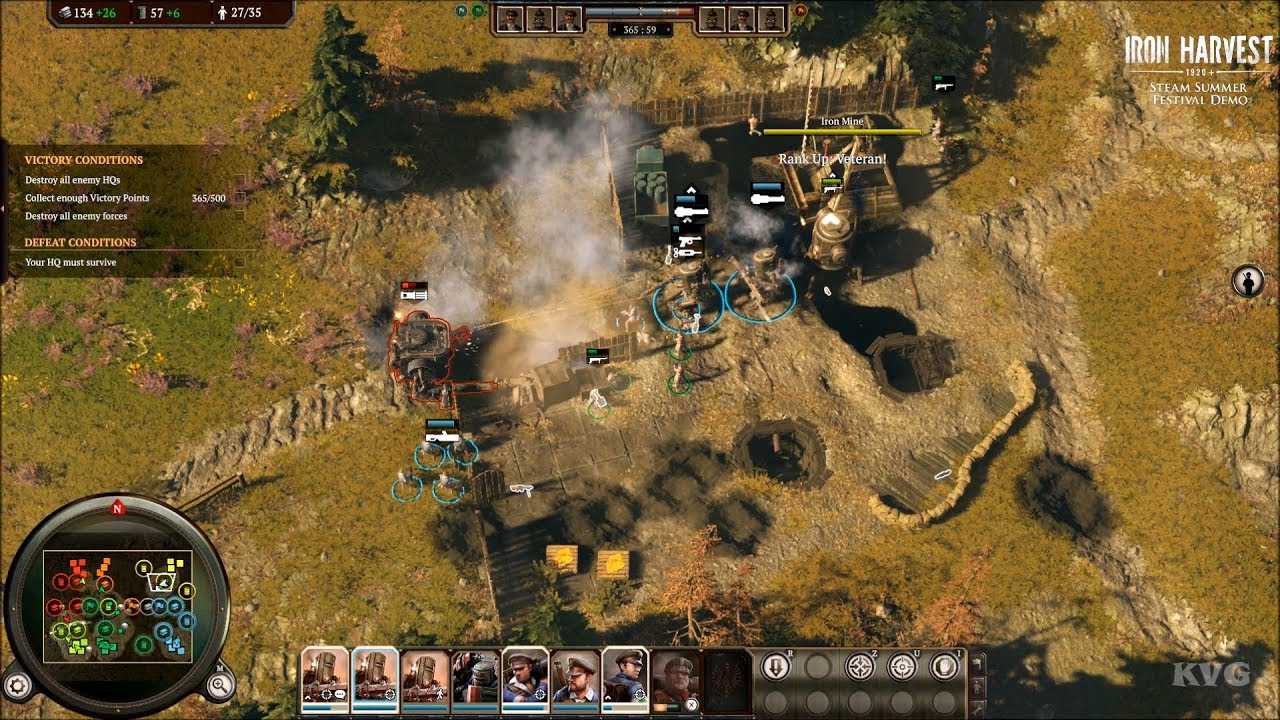The width and height of the screenshot is (1280, 720).
Task: Select the bearded hero portrait in unit bar
Action: [676, 680]
